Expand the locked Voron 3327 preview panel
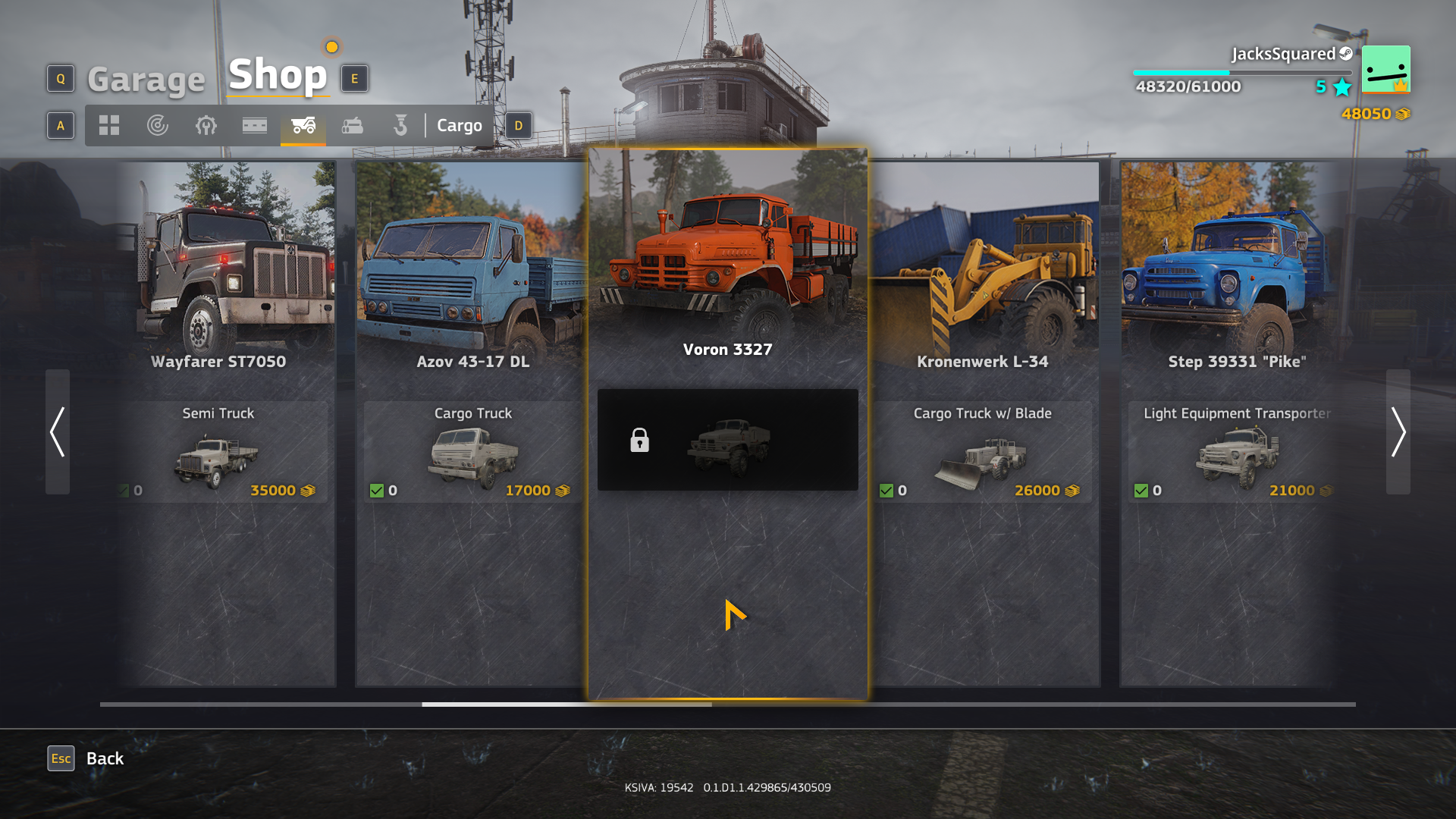The width and height of the screenshot is (1456, 819). [x=727, y=440]
